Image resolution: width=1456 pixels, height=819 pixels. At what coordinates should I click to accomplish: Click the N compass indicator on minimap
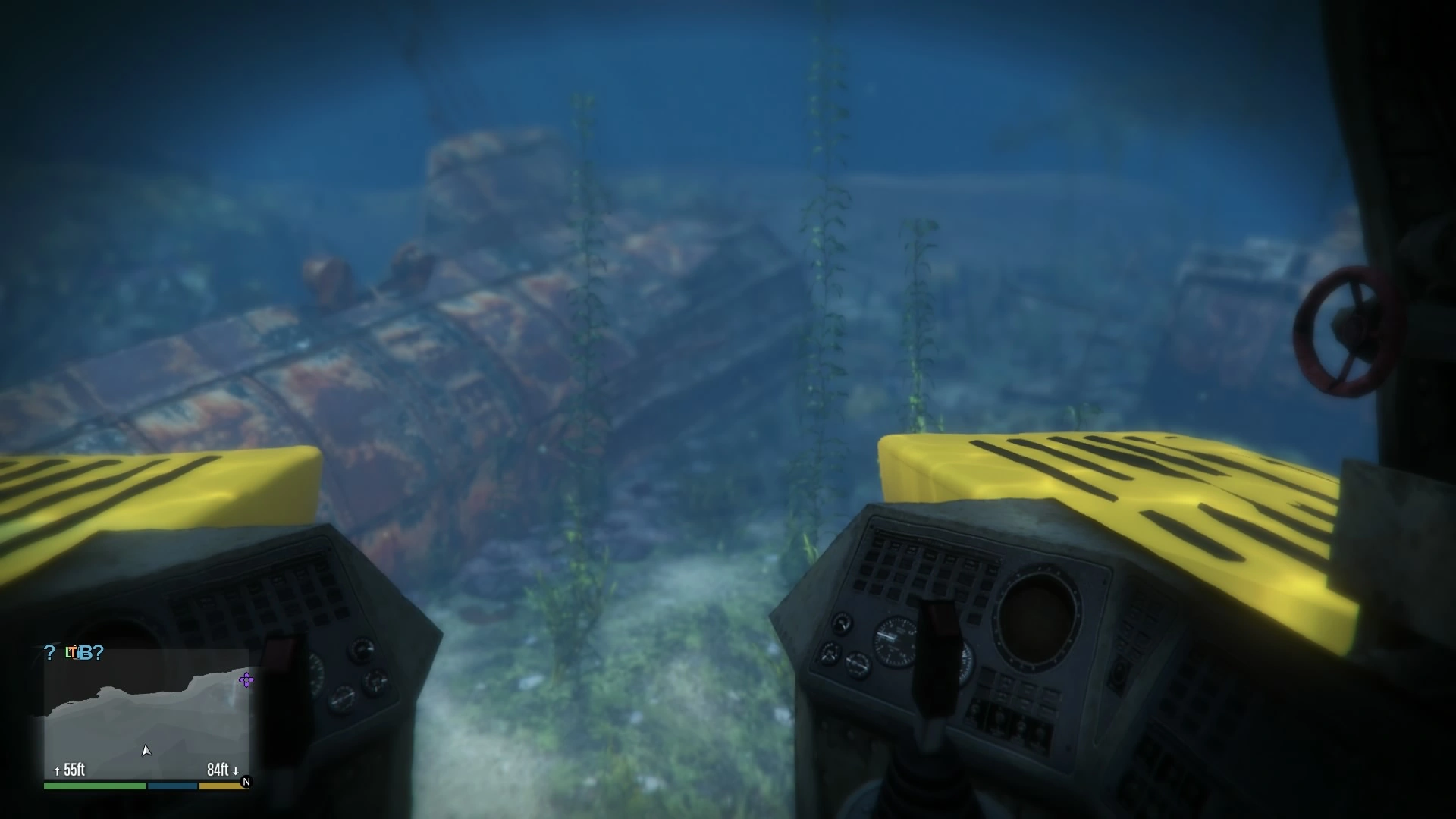[245, 783]
